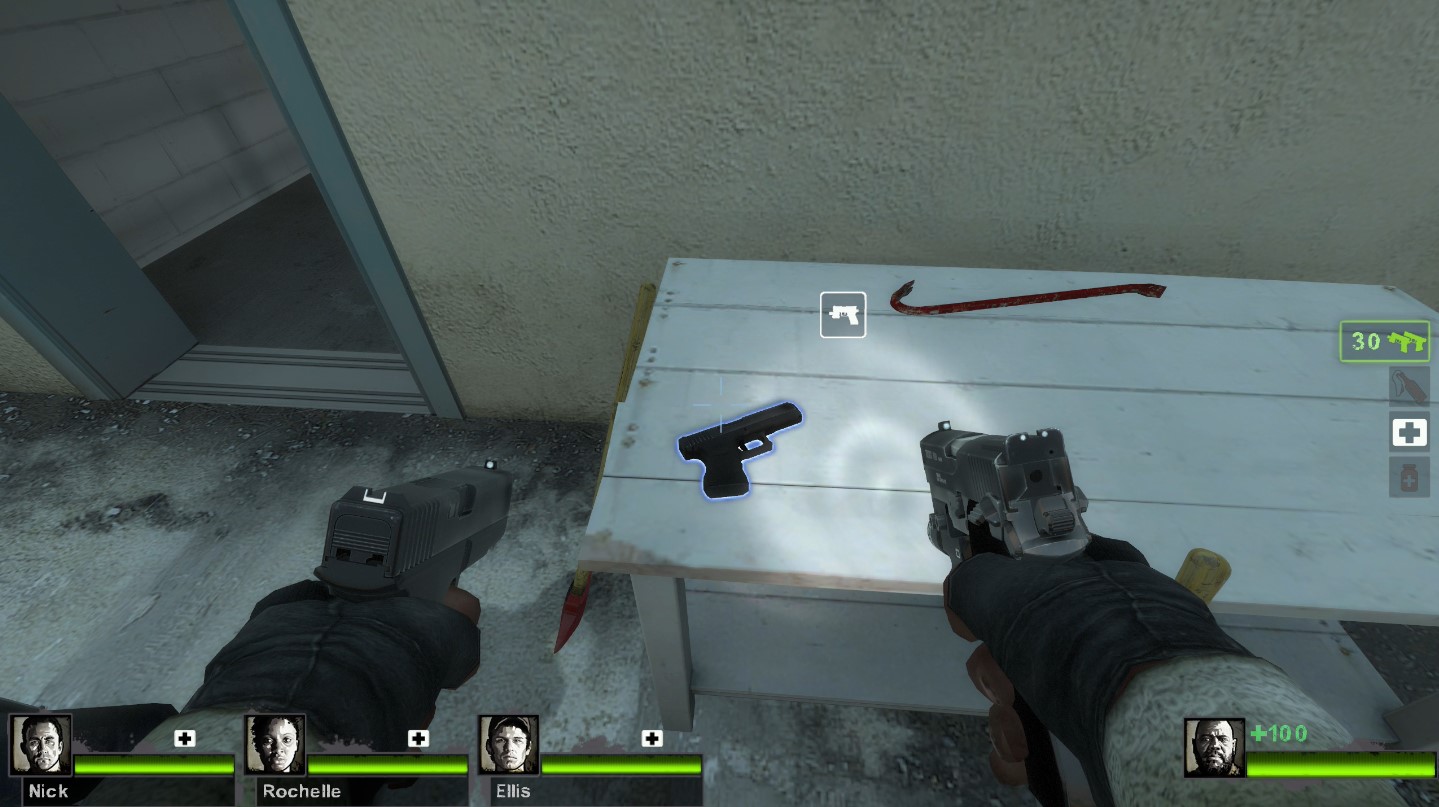Click the pistol pickup prompt icon
The image size is (1439, 807).
tap(843, 314)
